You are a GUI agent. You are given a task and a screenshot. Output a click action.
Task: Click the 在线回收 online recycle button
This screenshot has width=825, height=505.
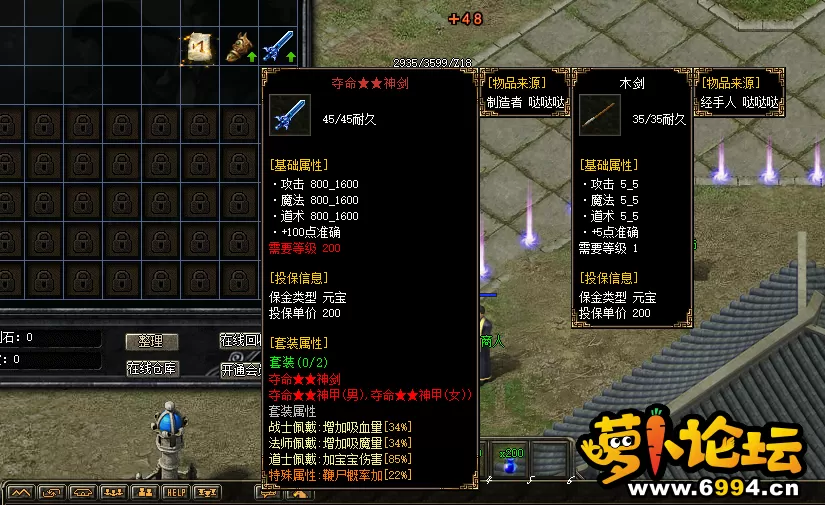pos(241,341)
